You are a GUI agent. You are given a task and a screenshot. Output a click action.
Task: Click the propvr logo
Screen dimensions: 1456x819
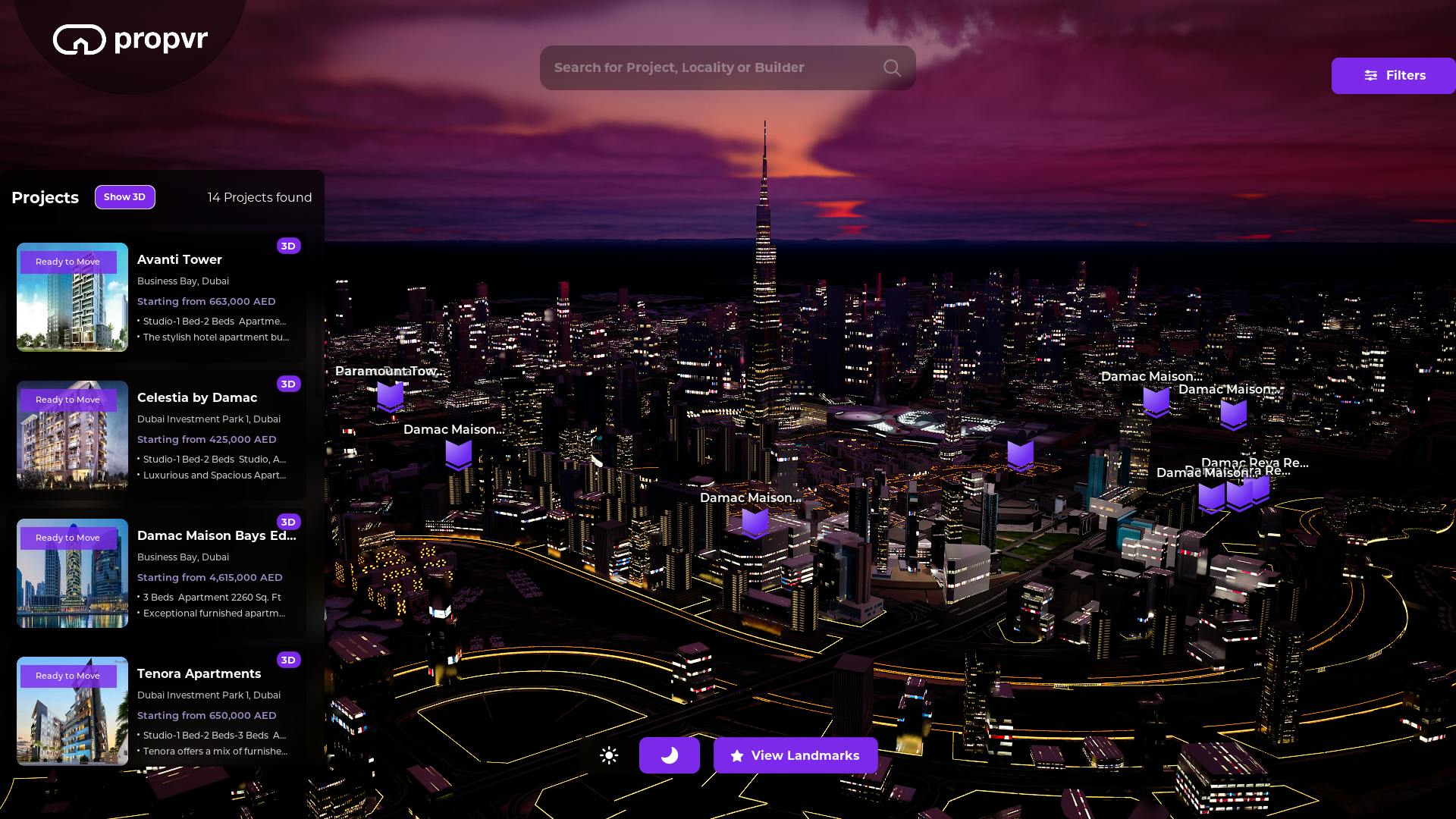pyautogui.click(x=129, y=39)
